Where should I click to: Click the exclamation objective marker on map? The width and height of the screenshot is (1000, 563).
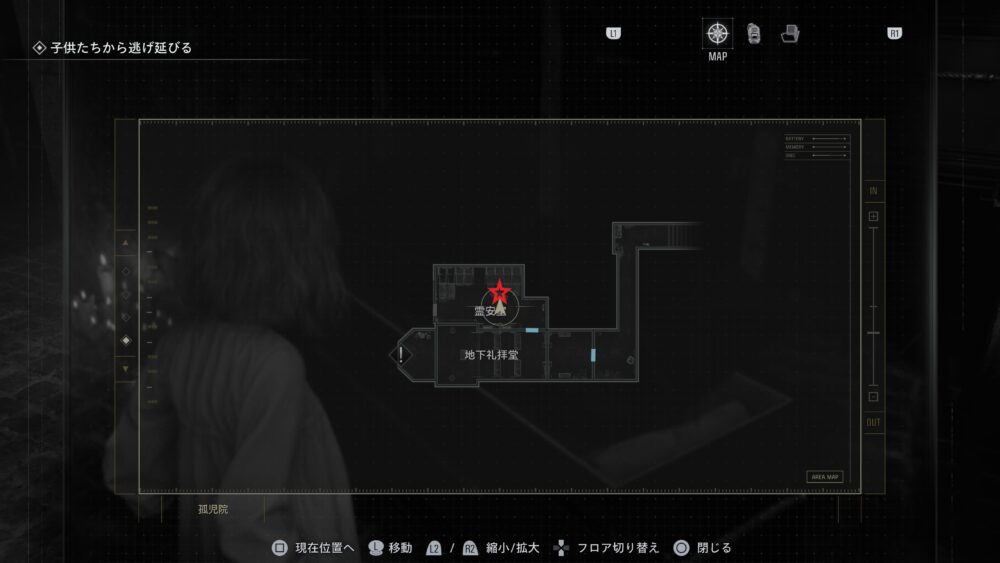401,354
